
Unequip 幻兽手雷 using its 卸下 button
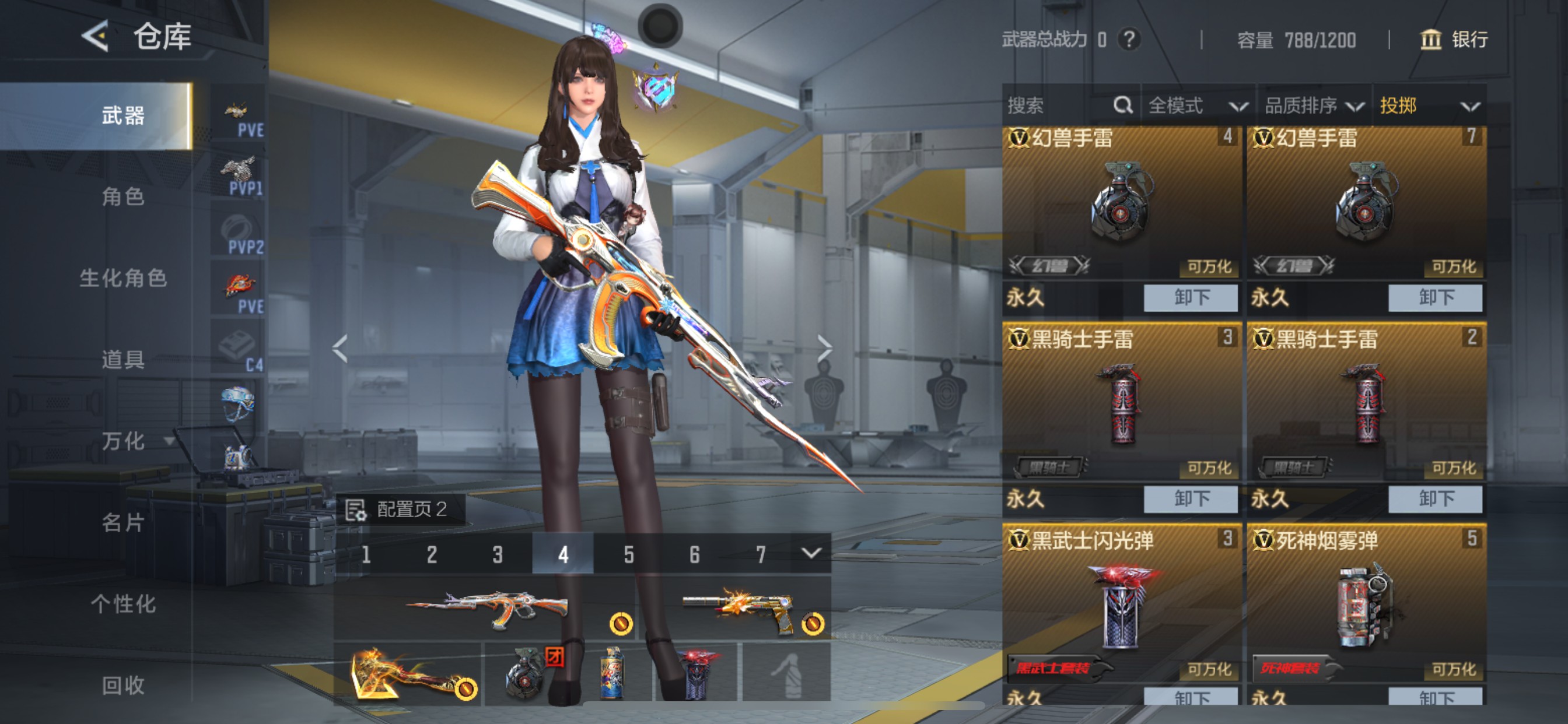1190,297
